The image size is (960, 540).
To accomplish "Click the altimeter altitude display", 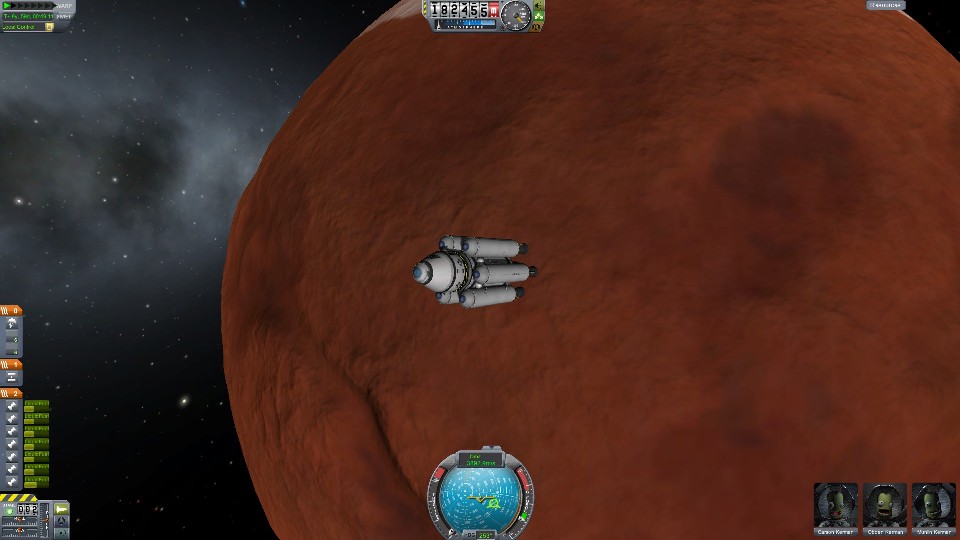I will click(x=458, y=10).
